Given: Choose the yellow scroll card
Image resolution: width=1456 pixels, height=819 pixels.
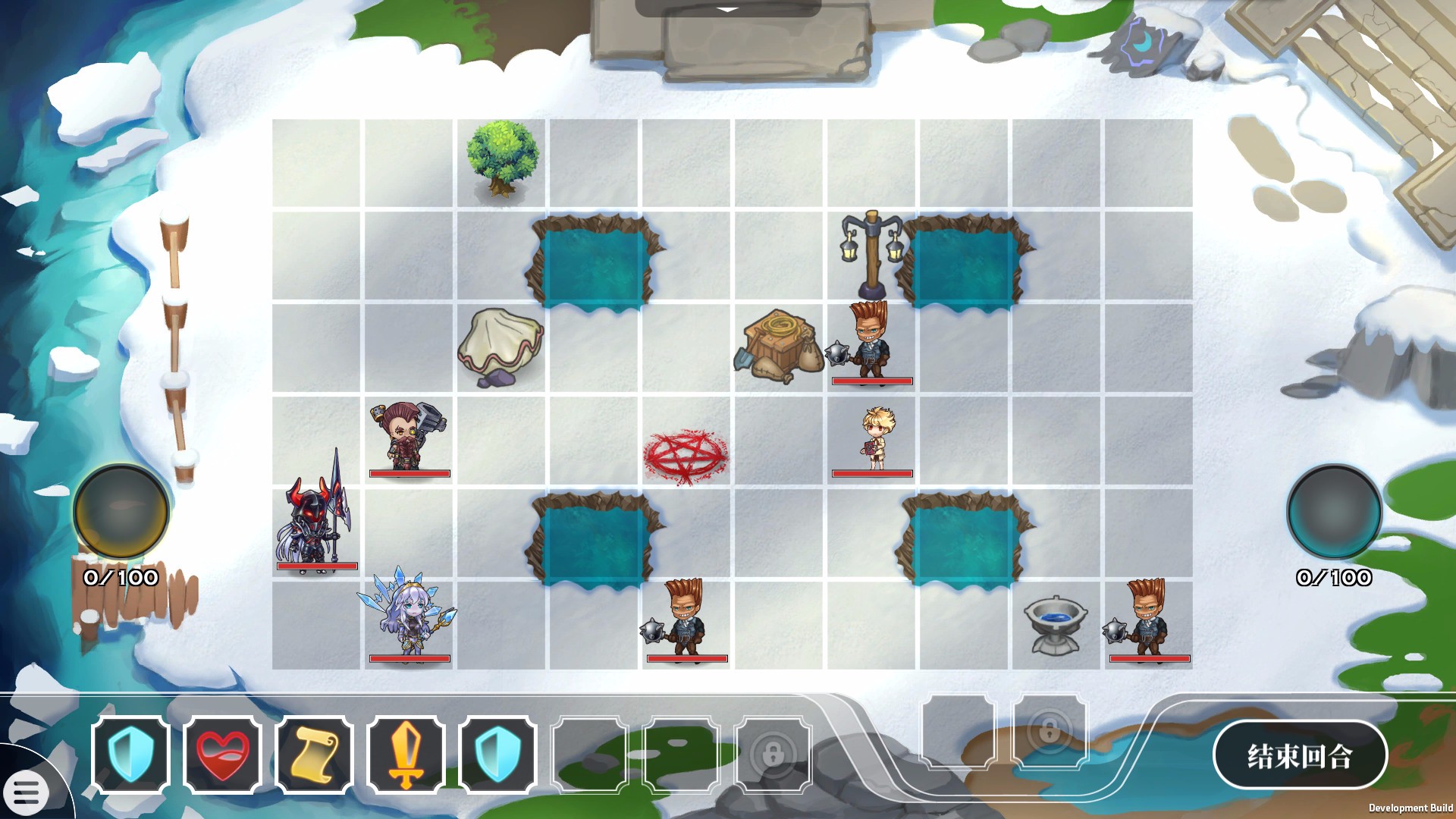Looking at the screenshot, I should [314, 755].
